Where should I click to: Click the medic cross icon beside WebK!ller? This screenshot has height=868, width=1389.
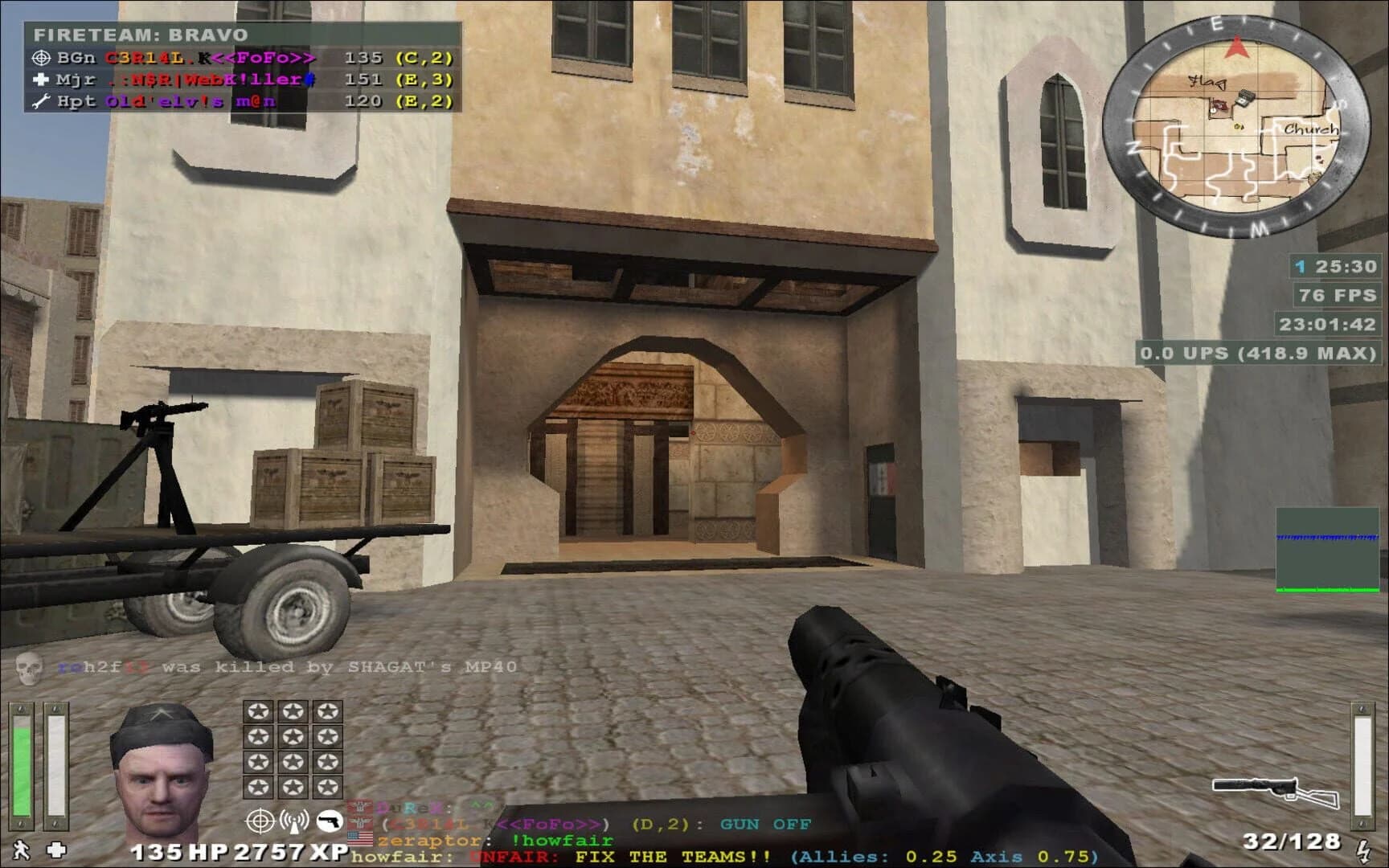[x=43, y=80]
